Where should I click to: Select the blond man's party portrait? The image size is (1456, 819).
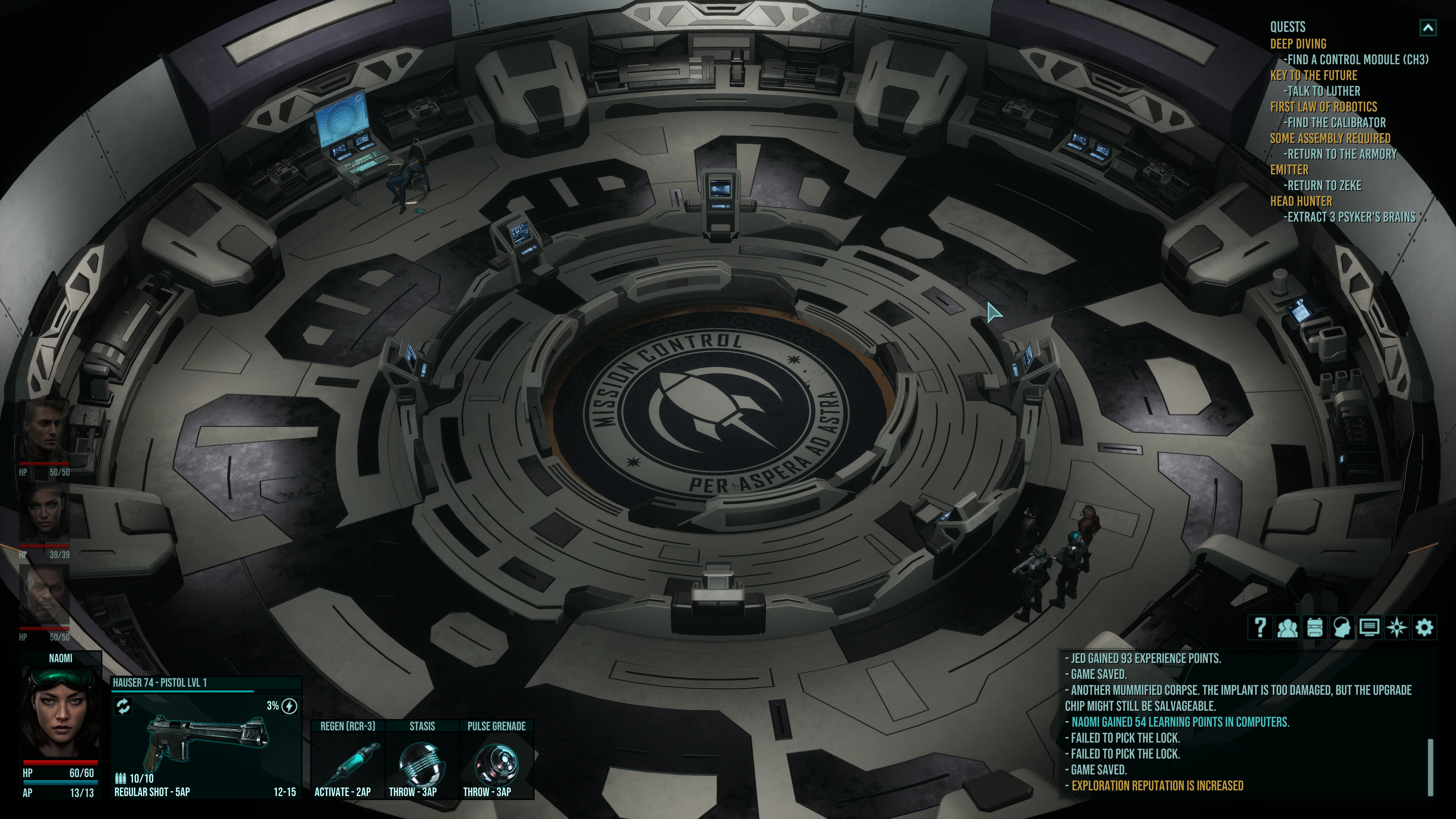[x=45, y=432]
